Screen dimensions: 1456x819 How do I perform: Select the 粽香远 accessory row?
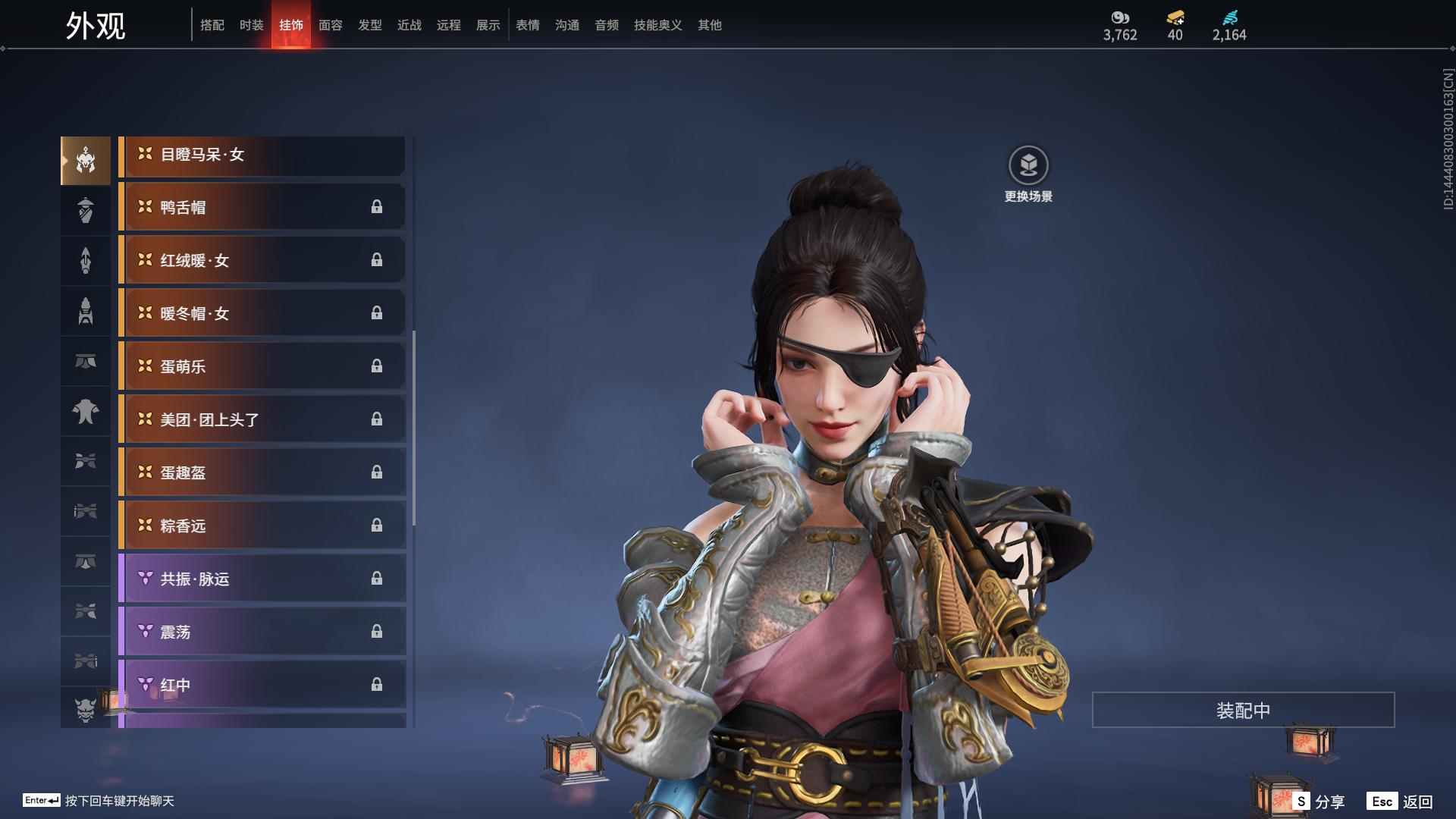coord(262,526)
